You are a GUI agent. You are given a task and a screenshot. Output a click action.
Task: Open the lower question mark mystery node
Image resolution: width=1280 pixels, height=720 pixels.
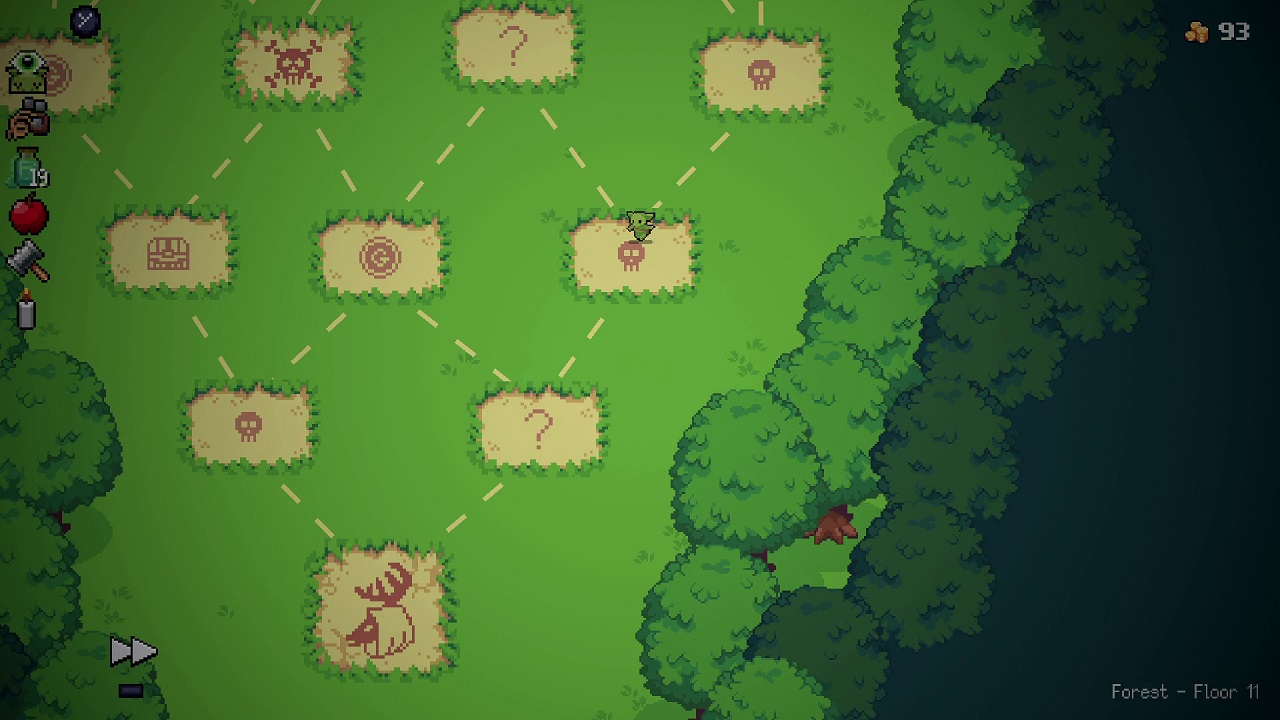tap(538, 427)
